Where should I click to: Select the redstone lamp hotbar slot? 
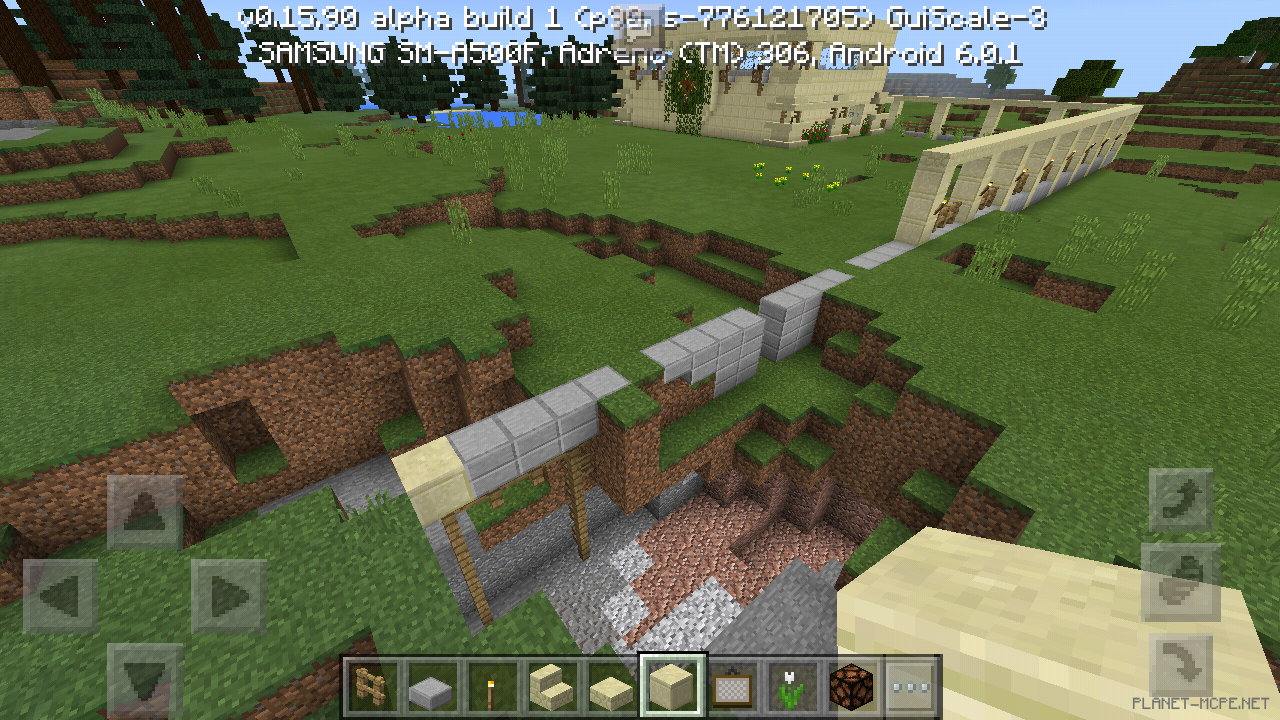pyautogui.click(x=853, y=687)
